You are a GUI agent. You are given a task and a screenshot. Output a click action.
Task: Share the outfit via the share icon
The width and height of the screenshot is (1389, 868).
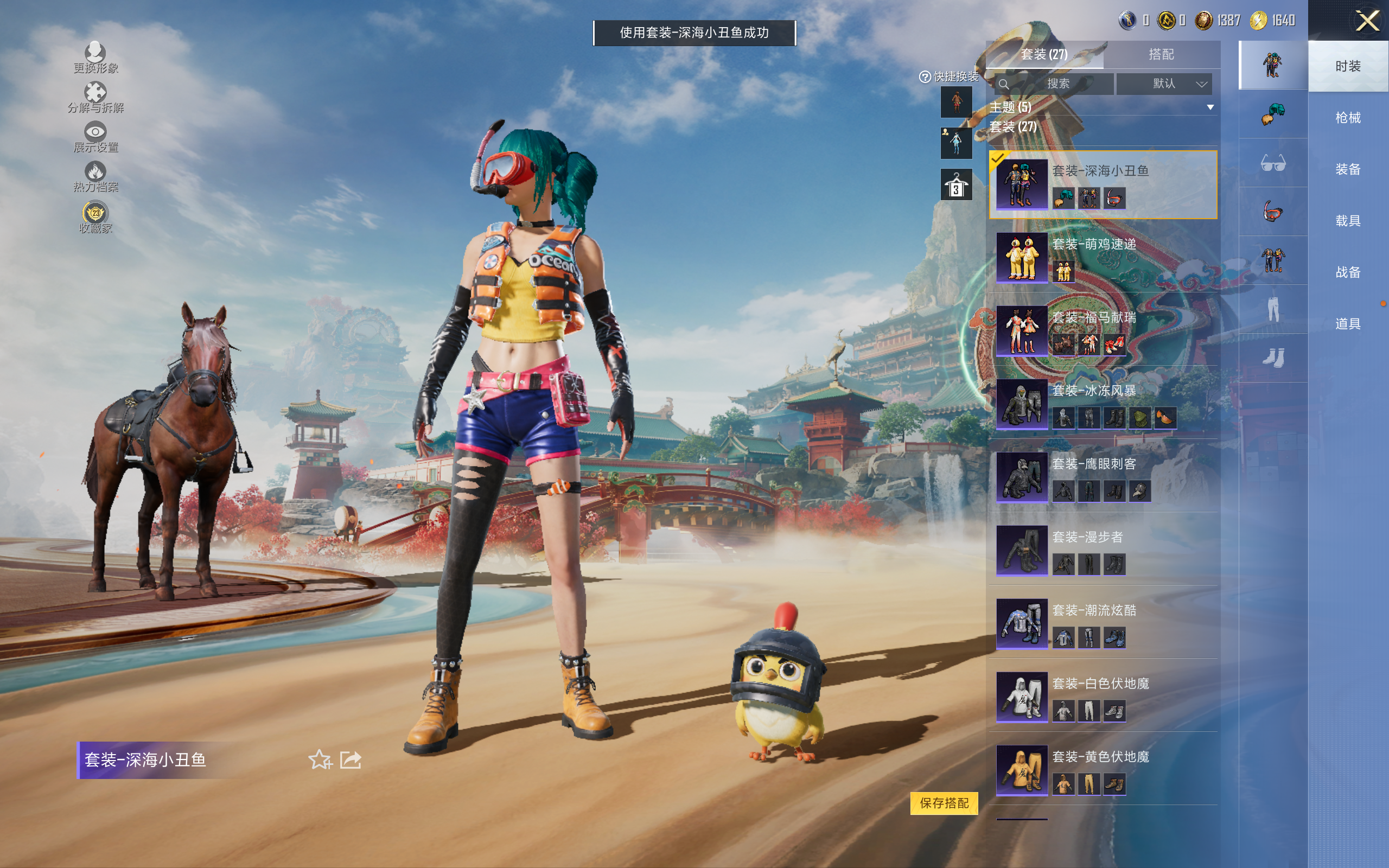coord(351,760)
